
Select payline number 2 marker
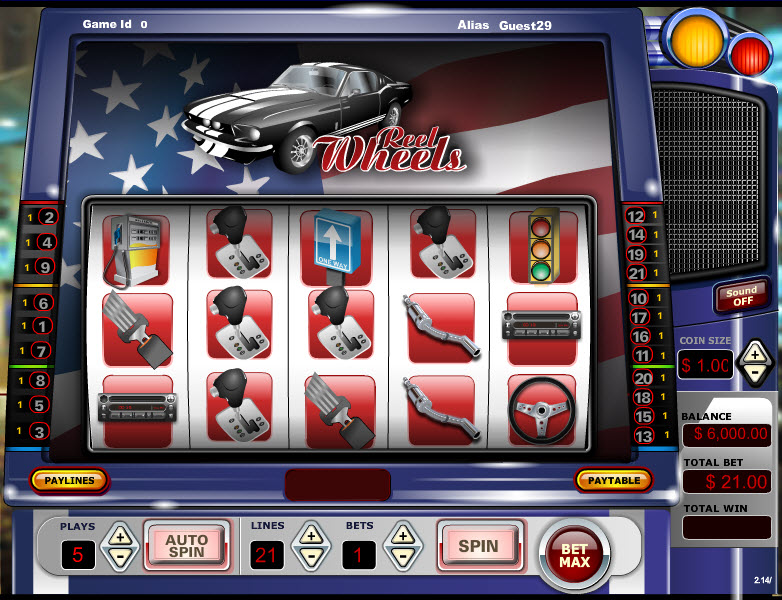pos(47,216)
